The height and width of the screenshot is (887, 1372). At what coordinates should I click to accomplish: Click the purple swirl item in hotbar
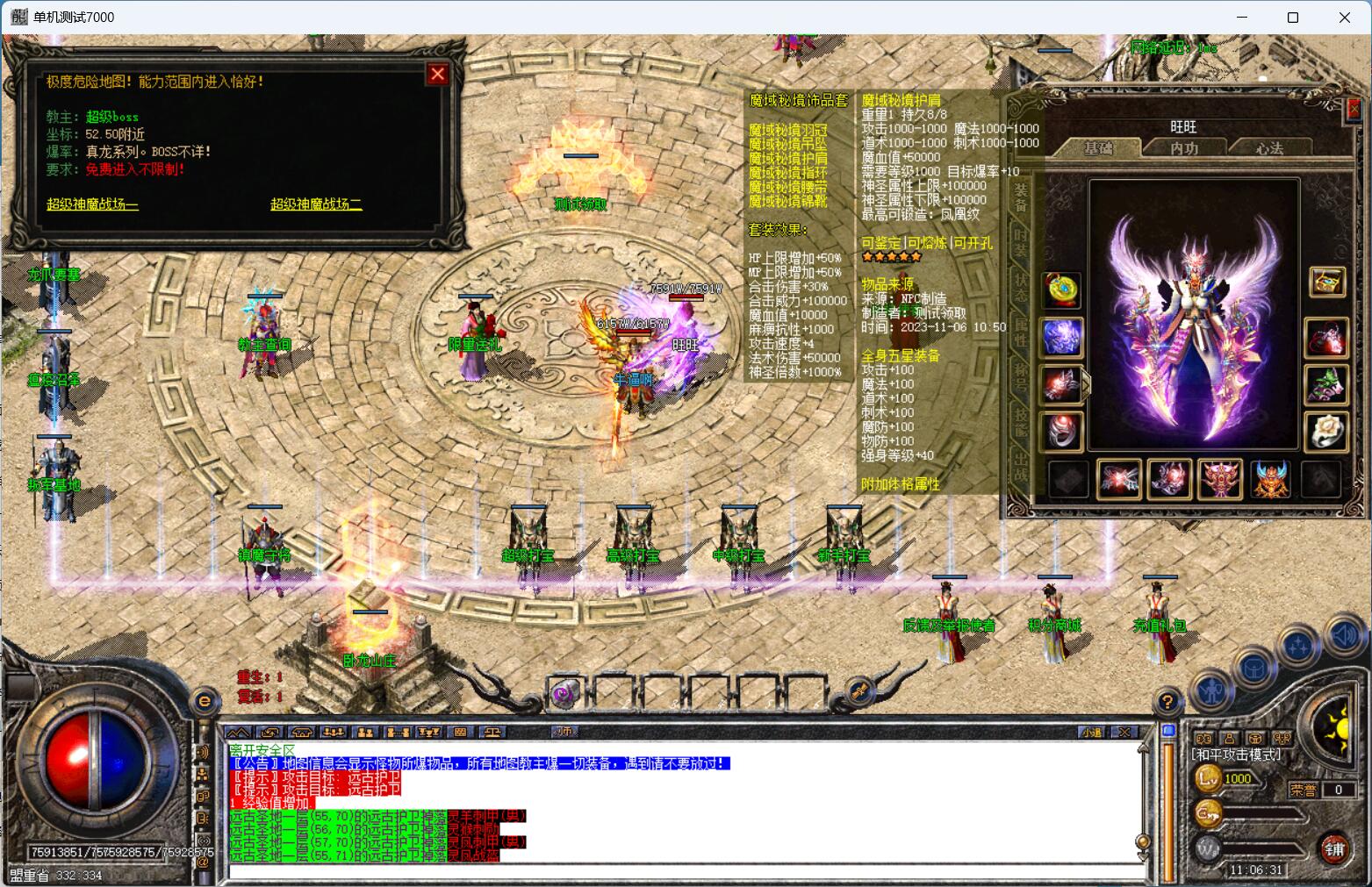pos(564,695)
